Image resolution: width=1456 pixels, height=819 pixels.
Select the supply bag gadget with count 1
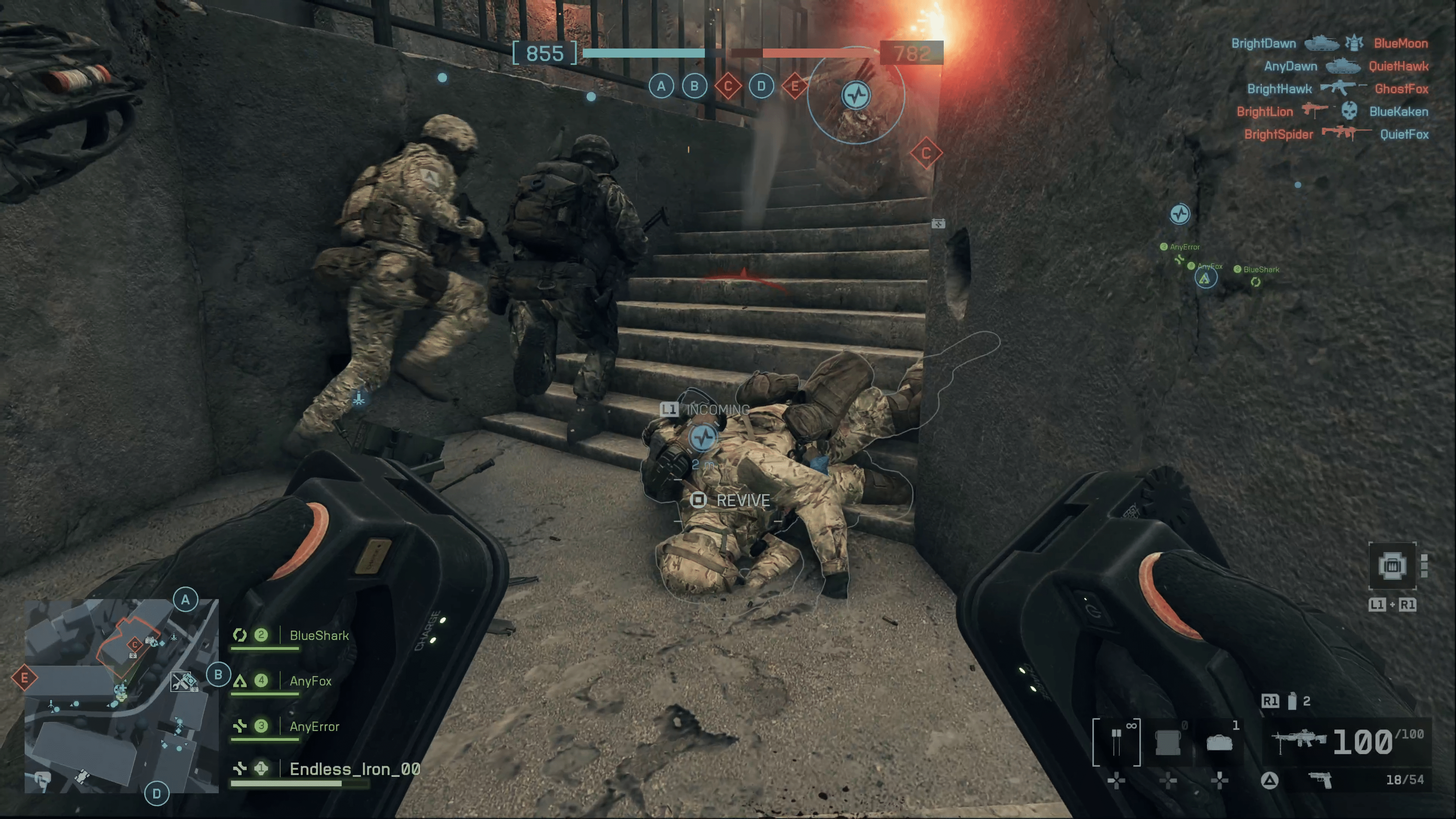click(1219, 742)
